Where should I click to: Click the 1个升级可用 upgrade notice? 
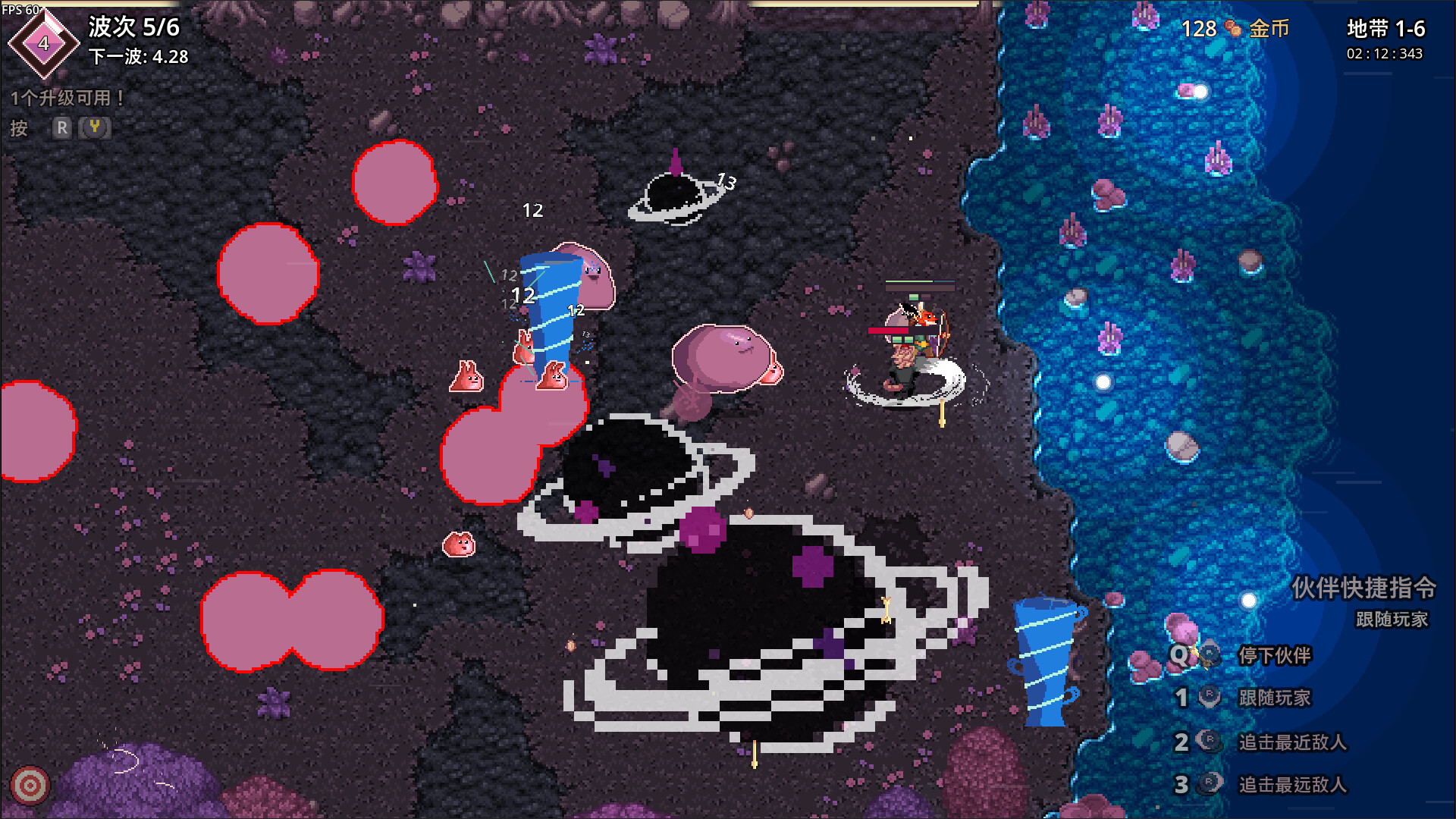pos(67,98)
